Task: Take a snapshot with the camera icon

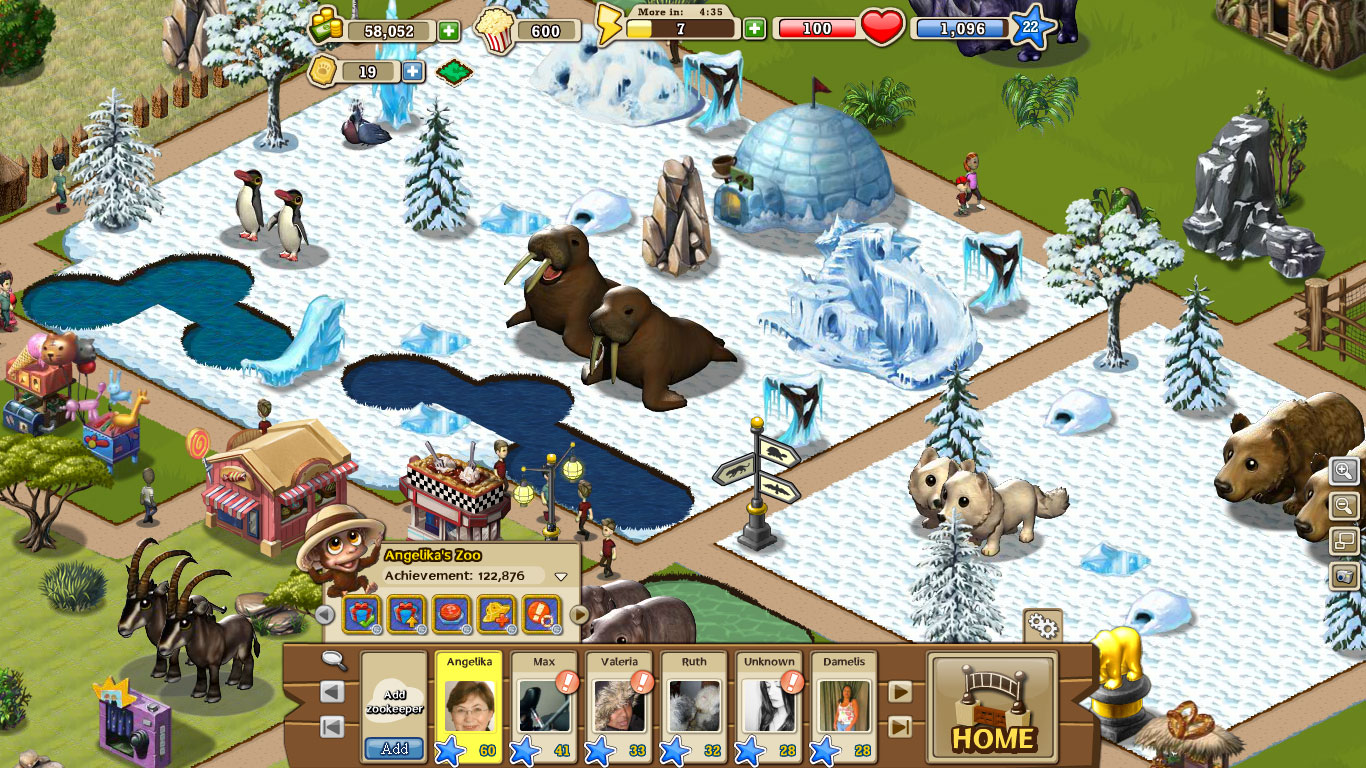Action: 1345,574
